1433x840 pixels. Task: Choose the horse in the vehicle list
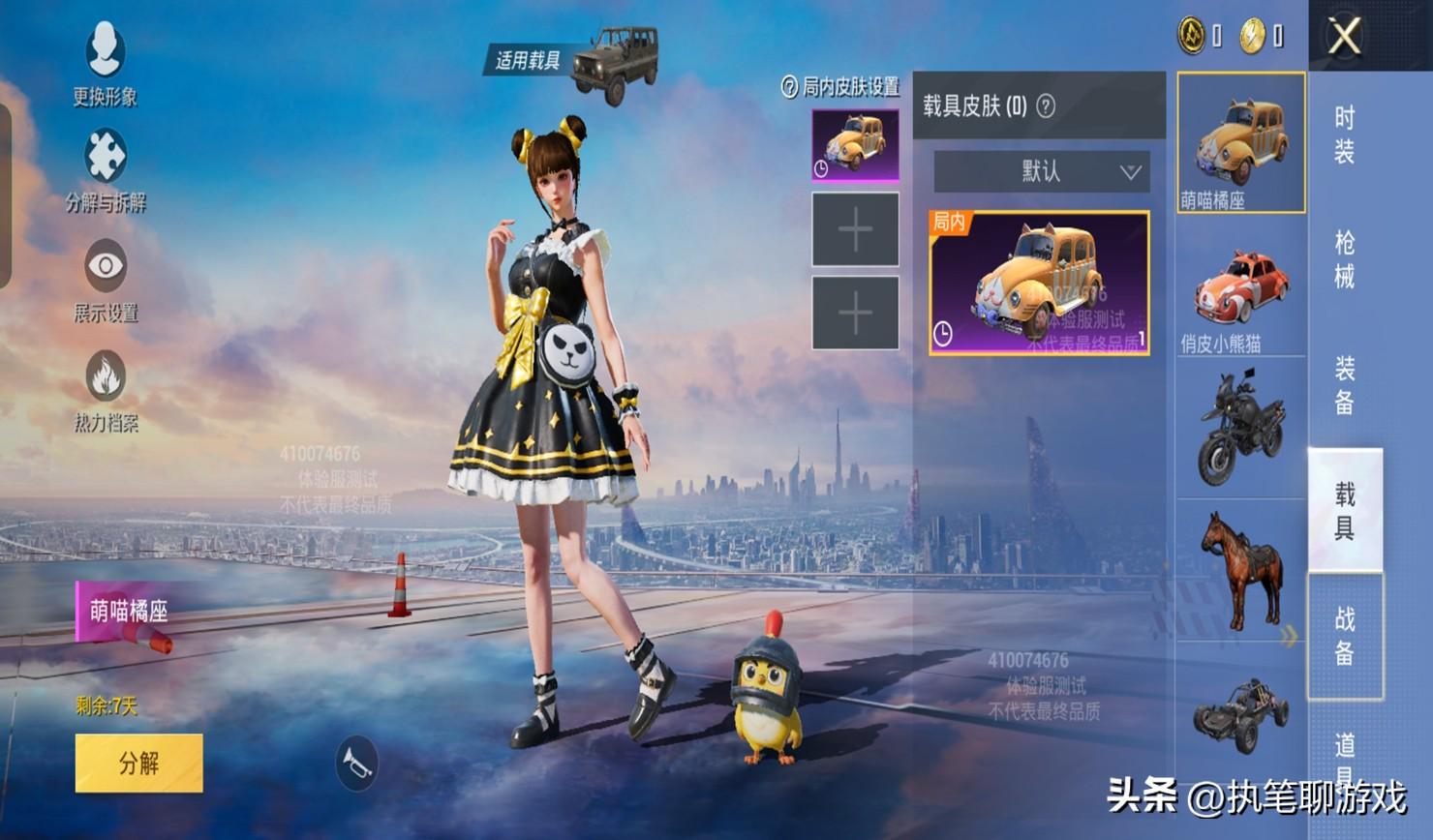point(1240,571)
